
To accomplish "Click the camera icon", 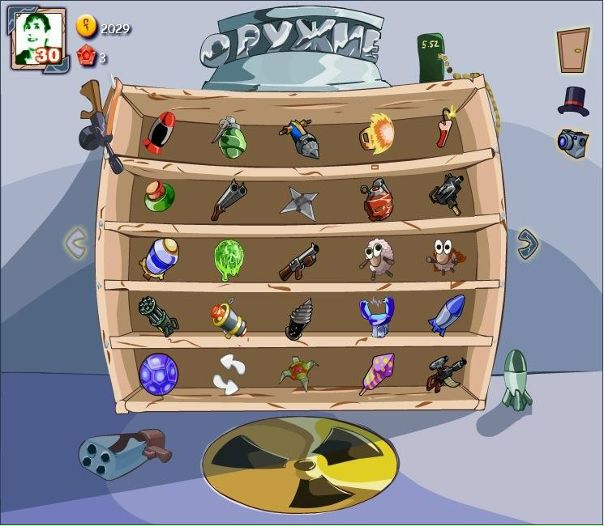I will pos(572,142).
